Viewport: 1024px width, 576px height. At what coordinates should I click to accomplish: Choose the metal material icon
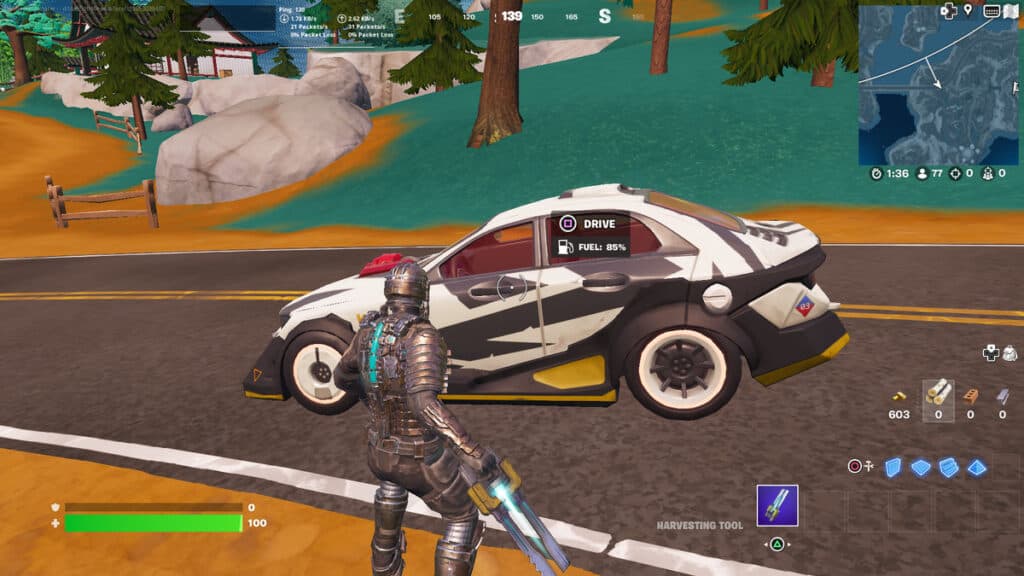[1002, 394]
